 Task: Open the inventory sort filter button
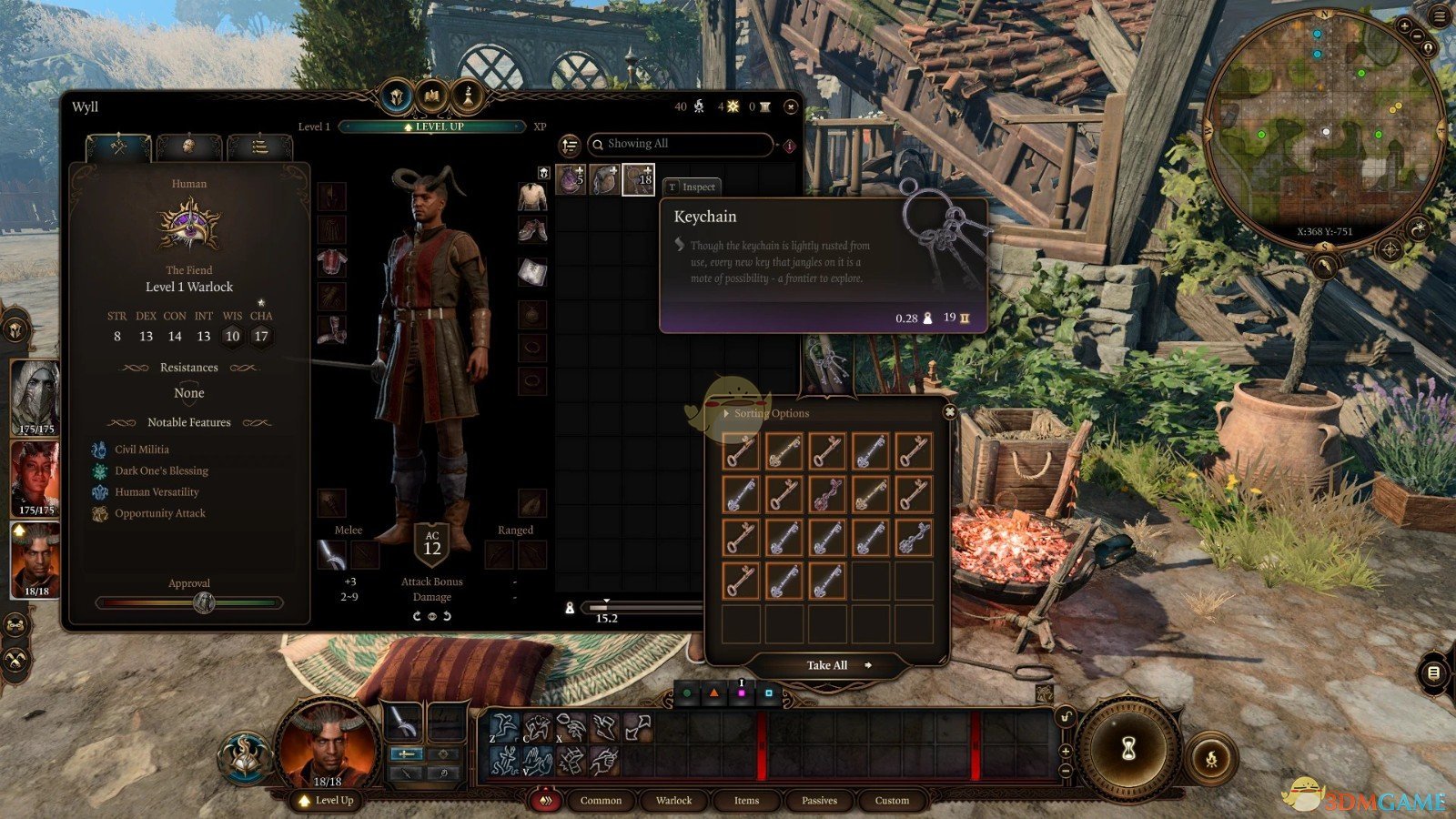(570, 145)
